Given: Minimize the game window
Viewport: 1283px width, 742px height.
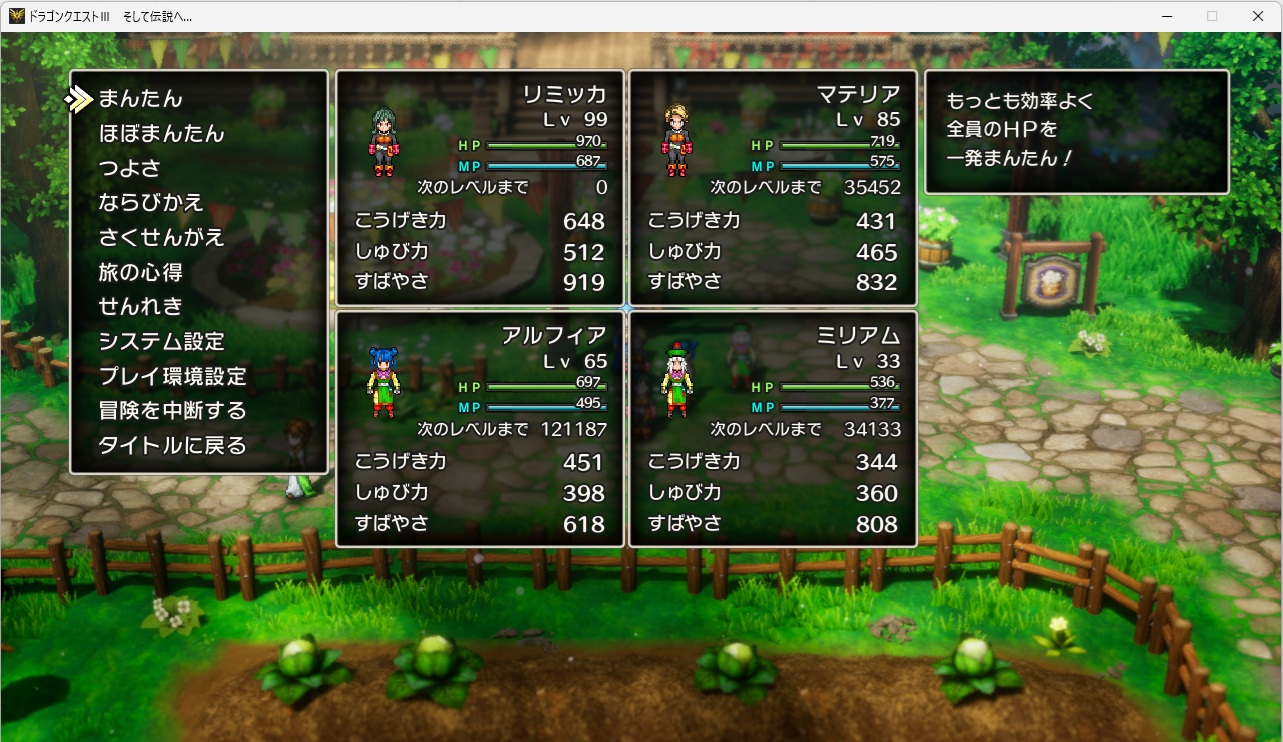Looking at the screenshot, I should 1167,16.
